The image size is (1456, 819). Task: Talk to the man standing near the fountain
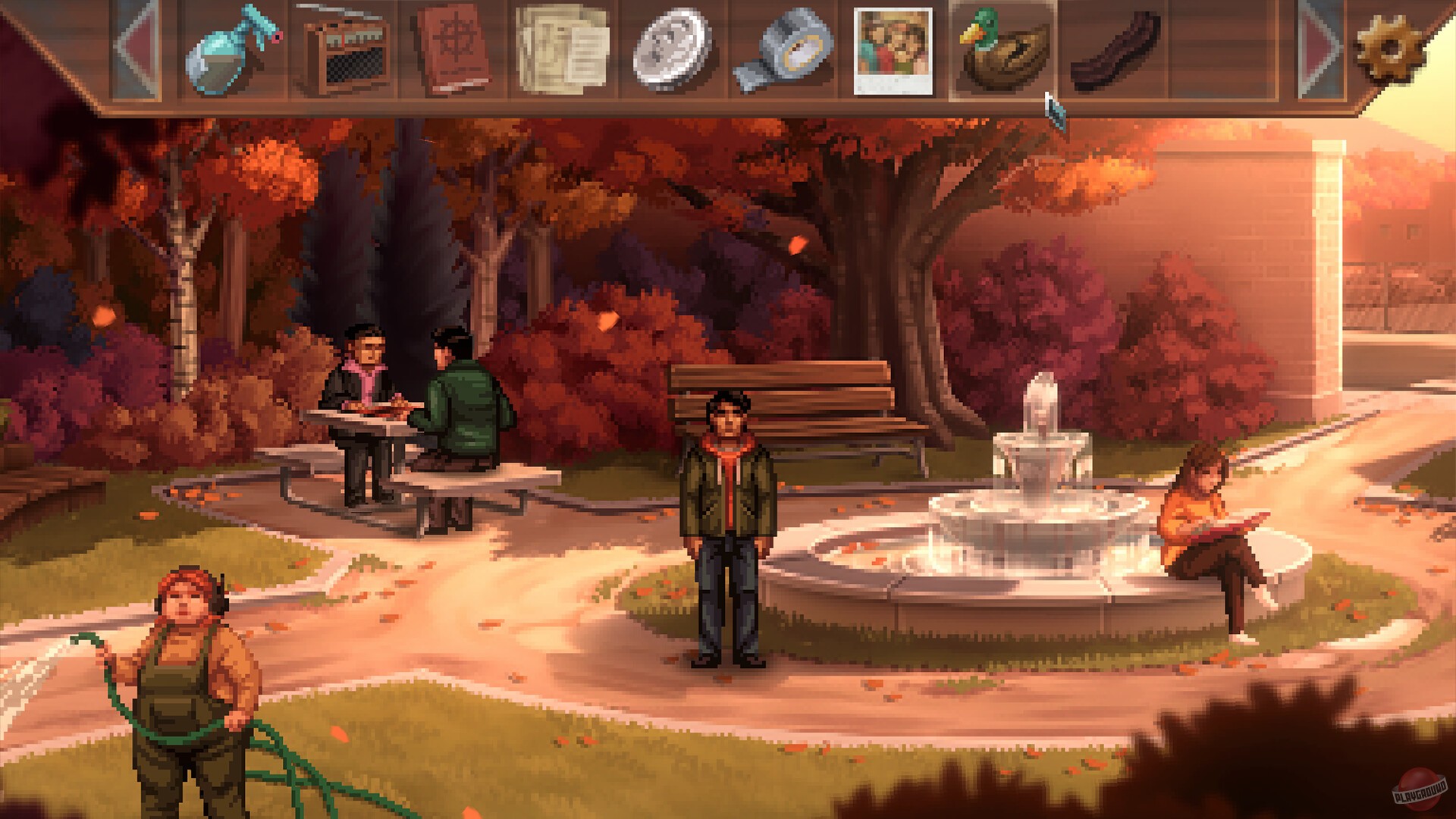coord(726,523)
